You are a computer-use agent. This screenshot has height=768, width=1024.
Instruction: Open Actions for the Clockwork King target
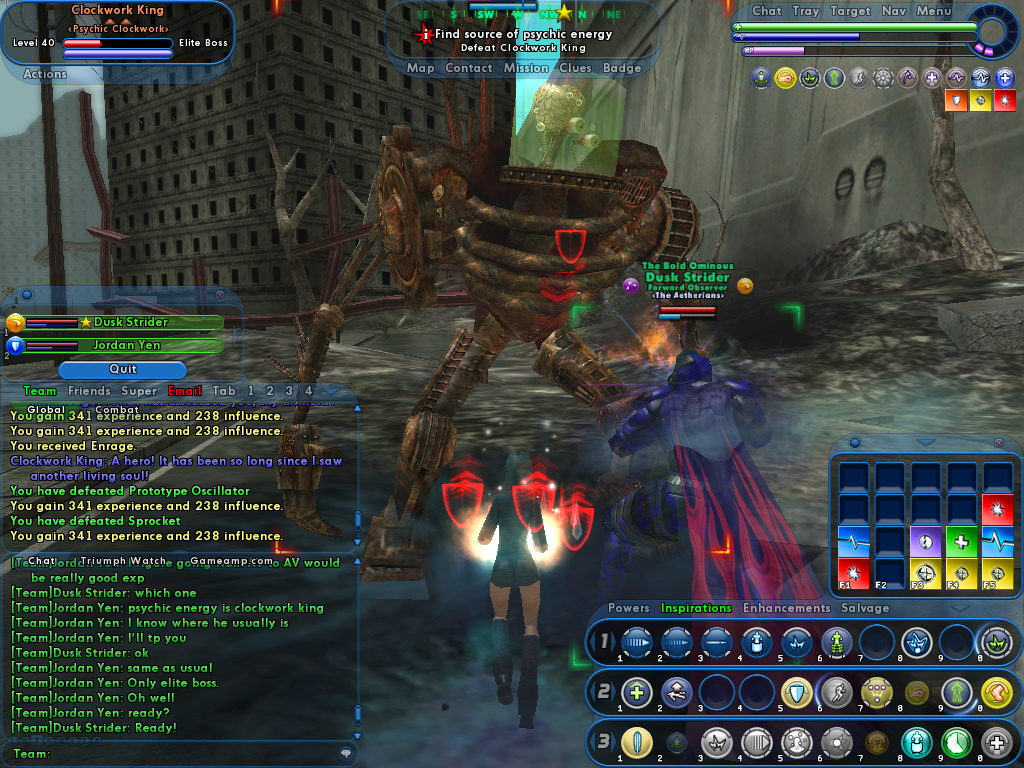[x=45, y=73]
